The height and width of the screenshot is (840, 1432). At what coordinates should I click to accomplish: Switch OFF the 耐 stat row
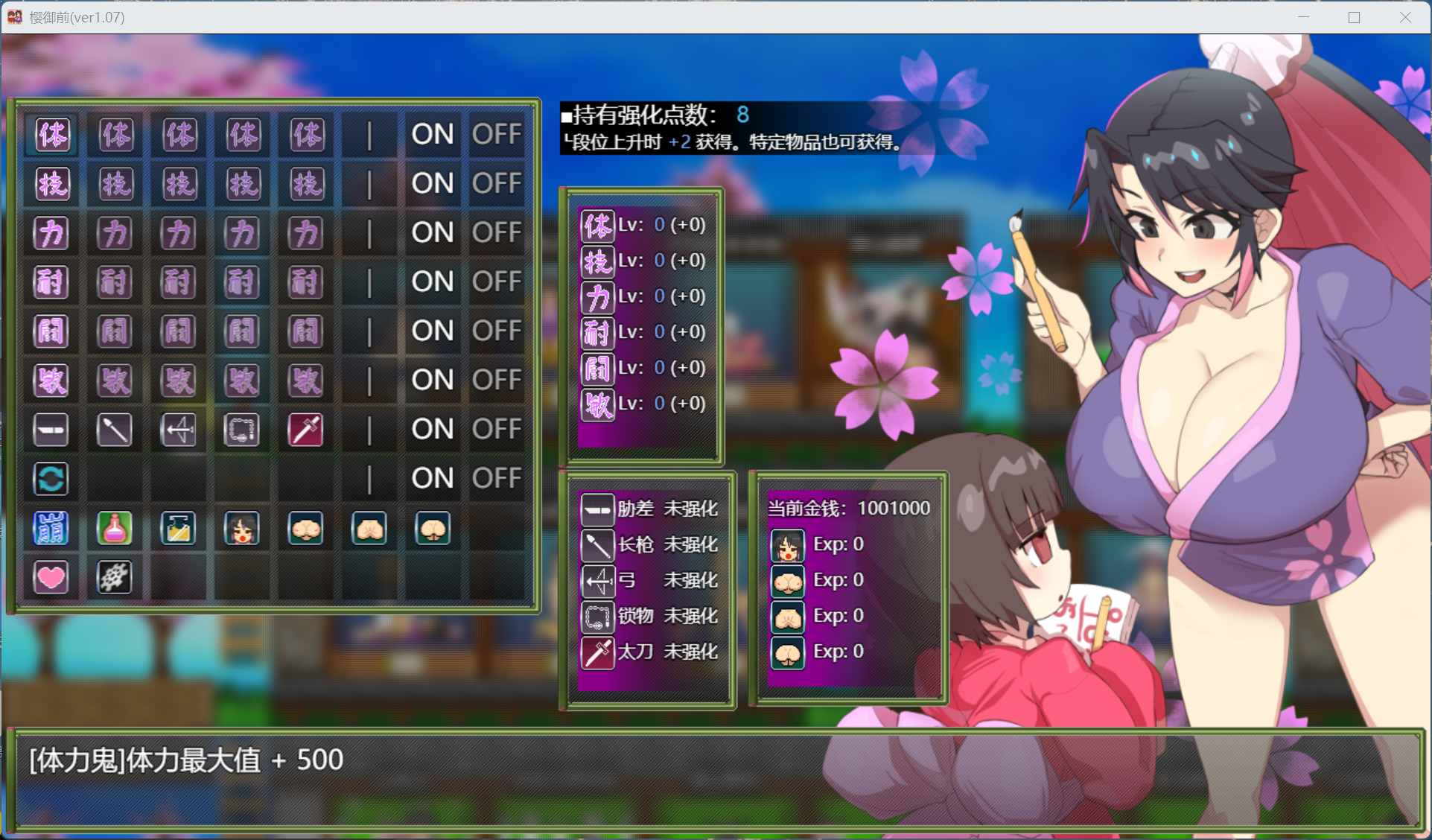tap(497, 282)
